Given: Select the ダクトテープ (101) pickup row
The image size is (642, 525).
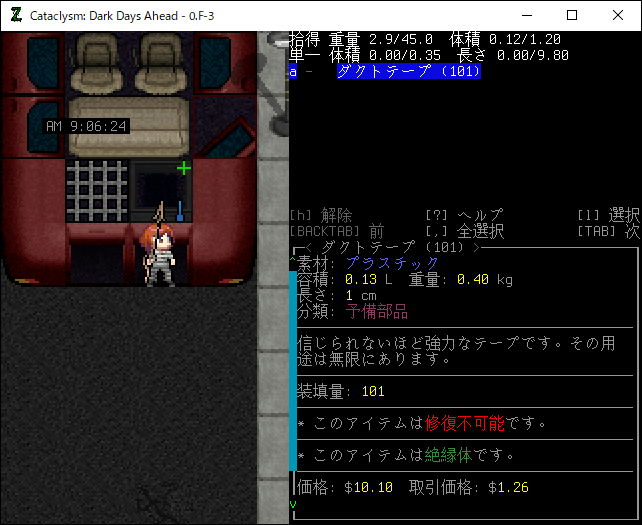Looking at the screenshot, I should coord(409,72).
